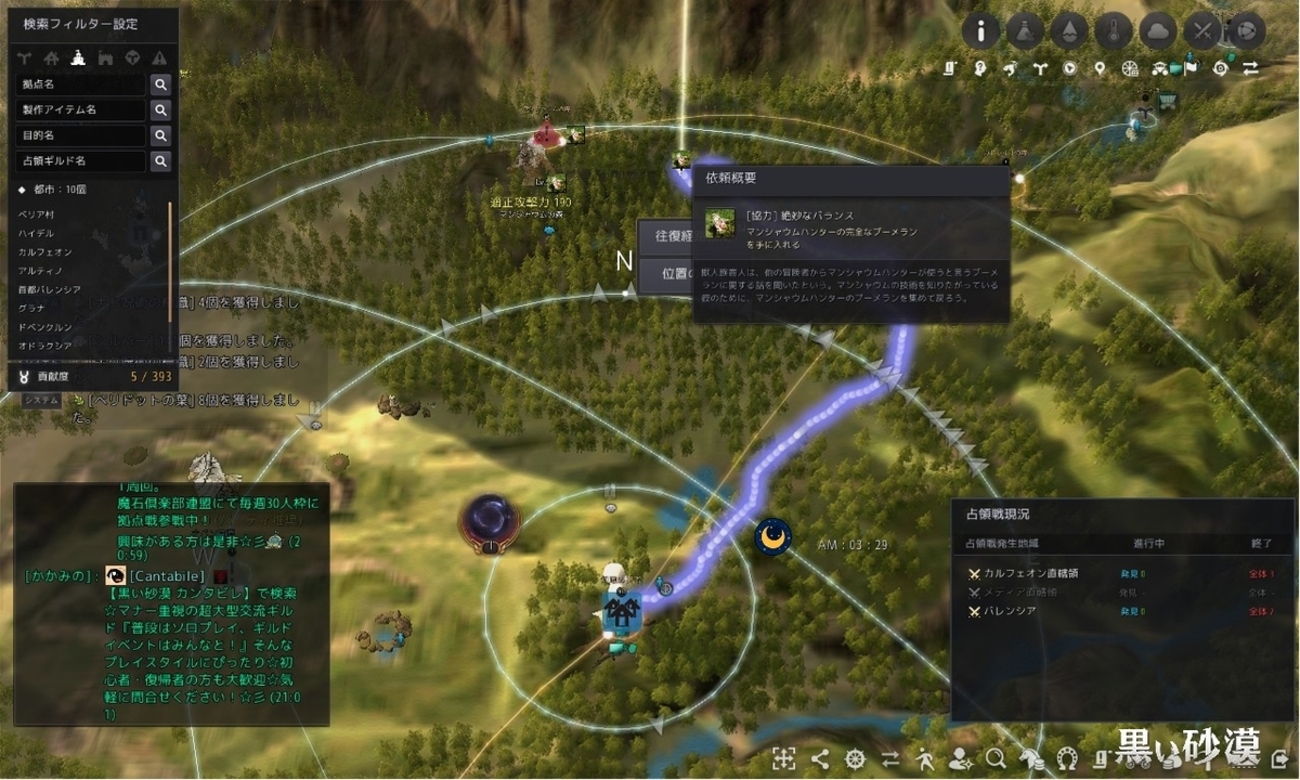This screenshot has width=1300, height=780.
Task: Select カルフェオン in the city list
Action: pos(45,252)
